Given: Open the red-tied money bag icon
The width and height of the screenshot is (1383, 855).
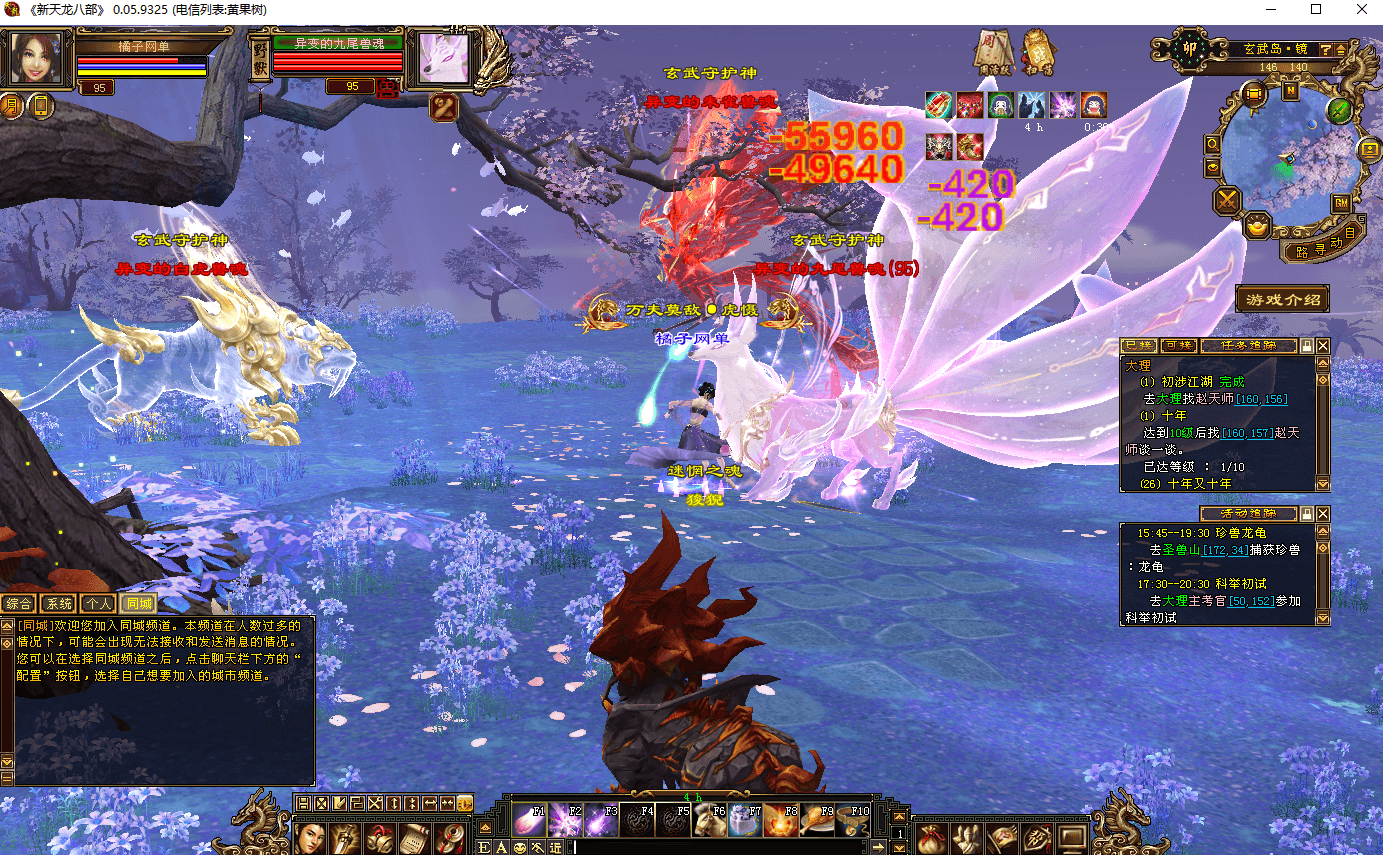Looking at the screenshot, I should pos(930,838).
